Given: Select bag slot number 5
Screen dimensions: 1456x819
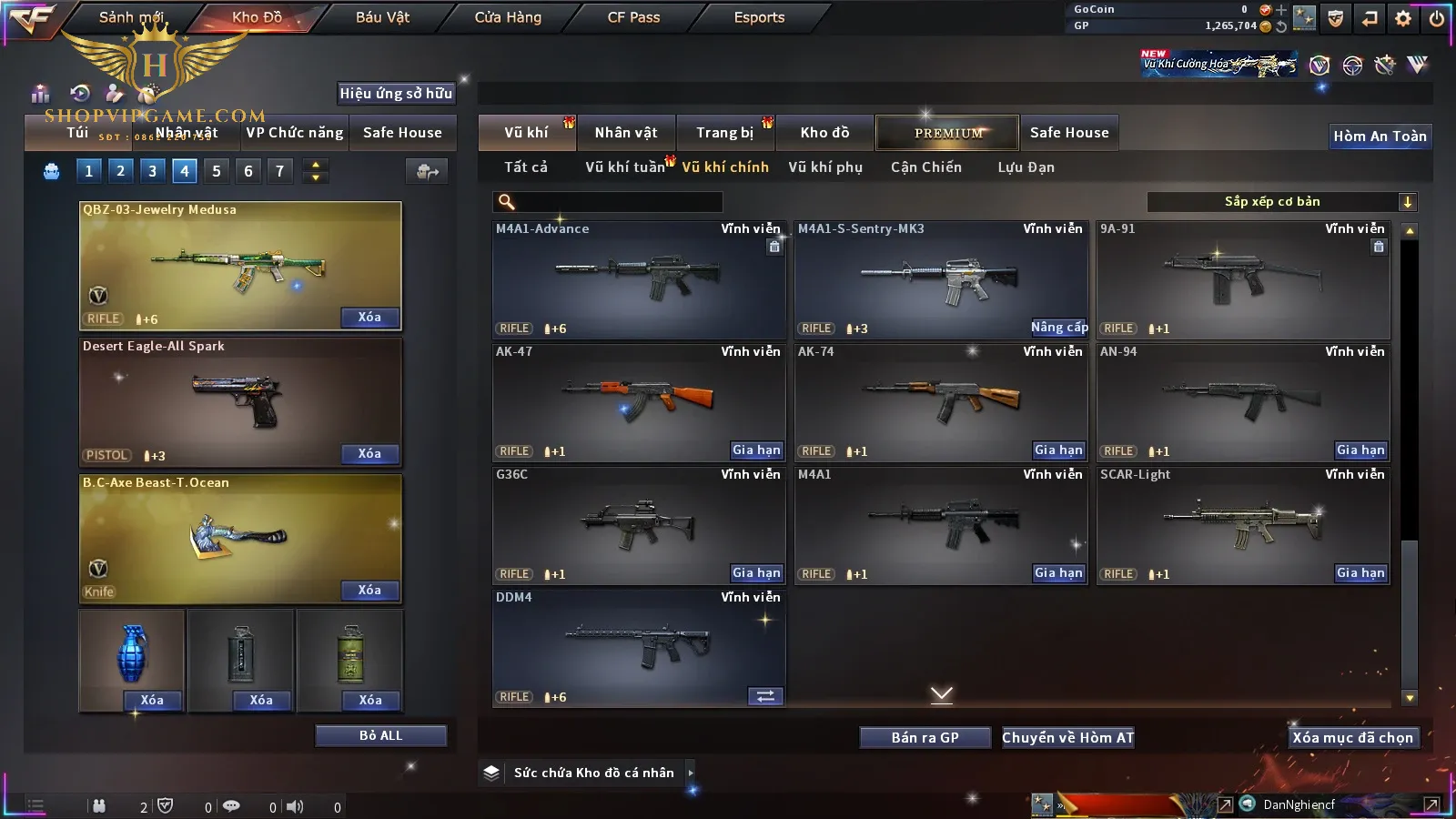Looking at the screenshot, I should pos(217,171).
